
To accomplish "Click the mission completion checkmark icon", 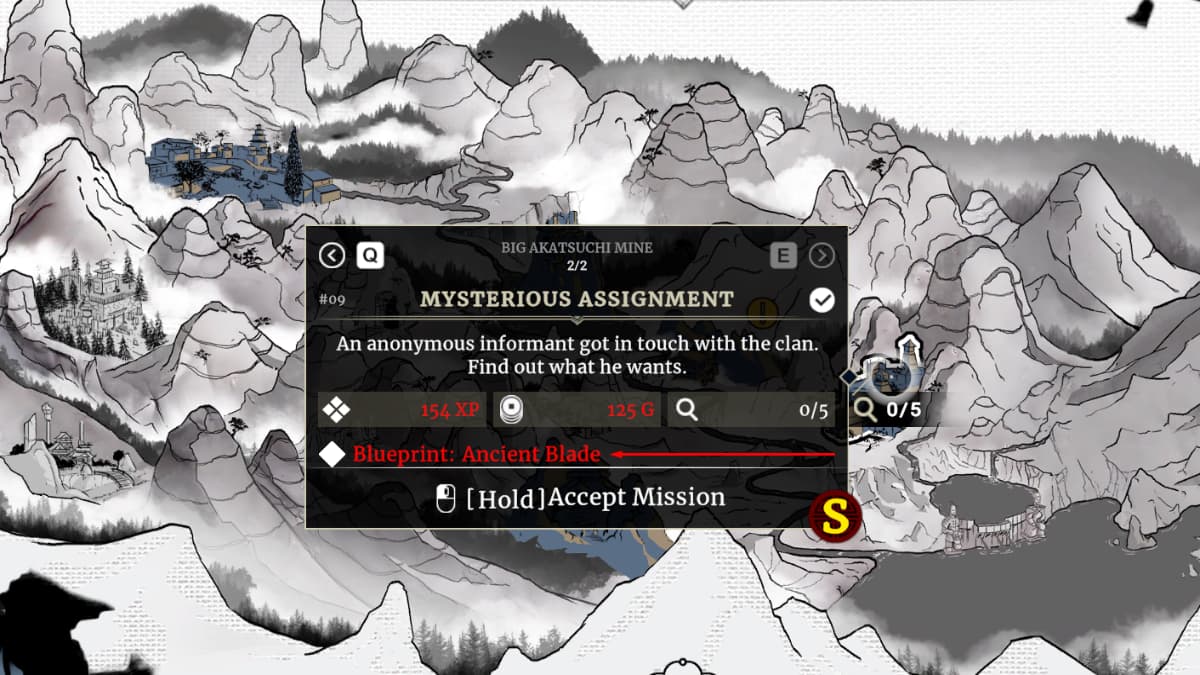I will click(822, 300).
